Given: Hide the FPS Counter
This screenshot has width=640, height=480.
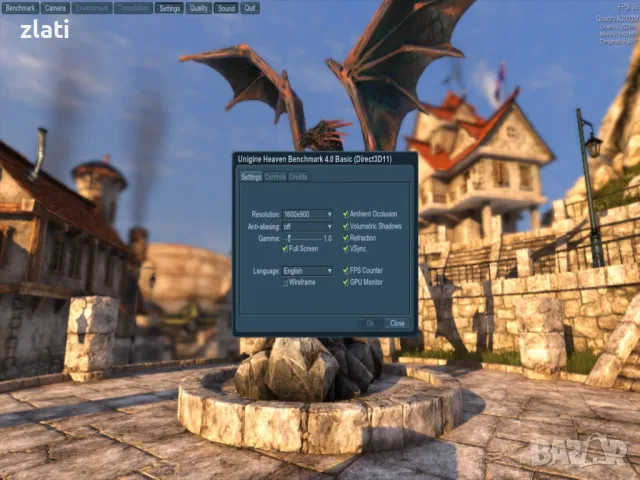Looking at the screenshot, I should pyautogui.click(x=346, y=271).
